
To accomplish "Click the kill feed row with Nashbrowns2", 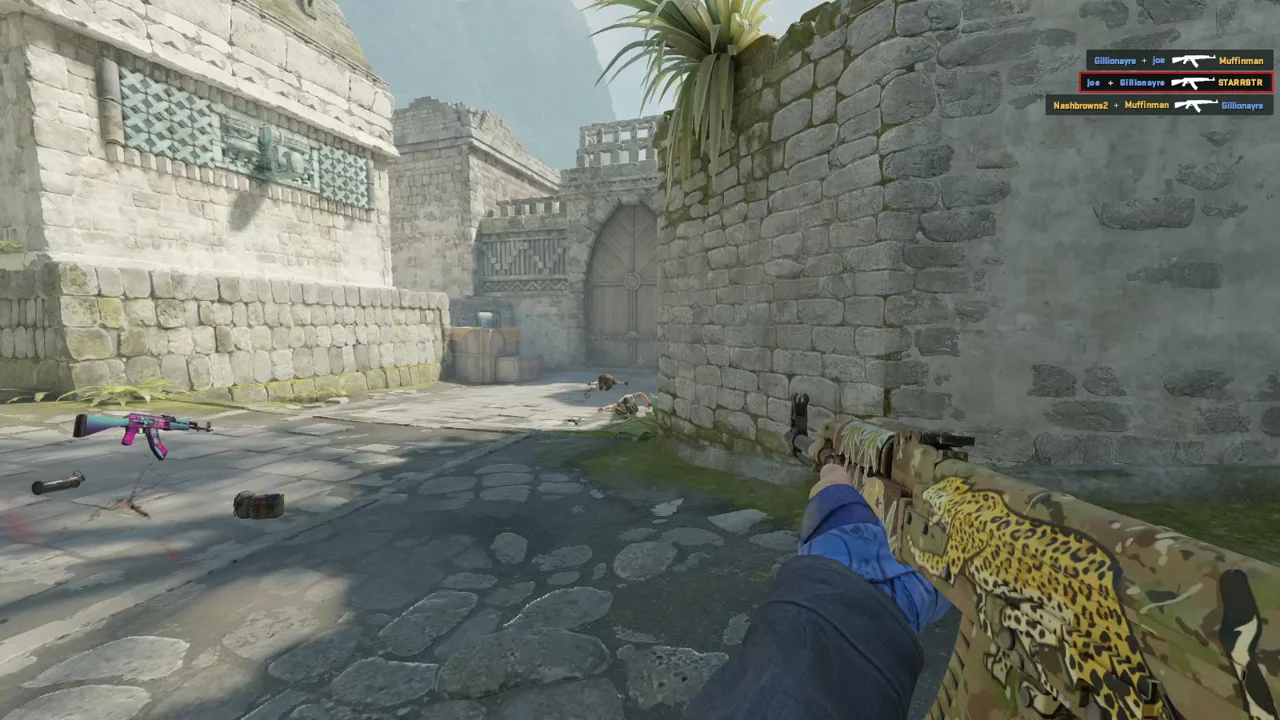I will [1158, 105].
